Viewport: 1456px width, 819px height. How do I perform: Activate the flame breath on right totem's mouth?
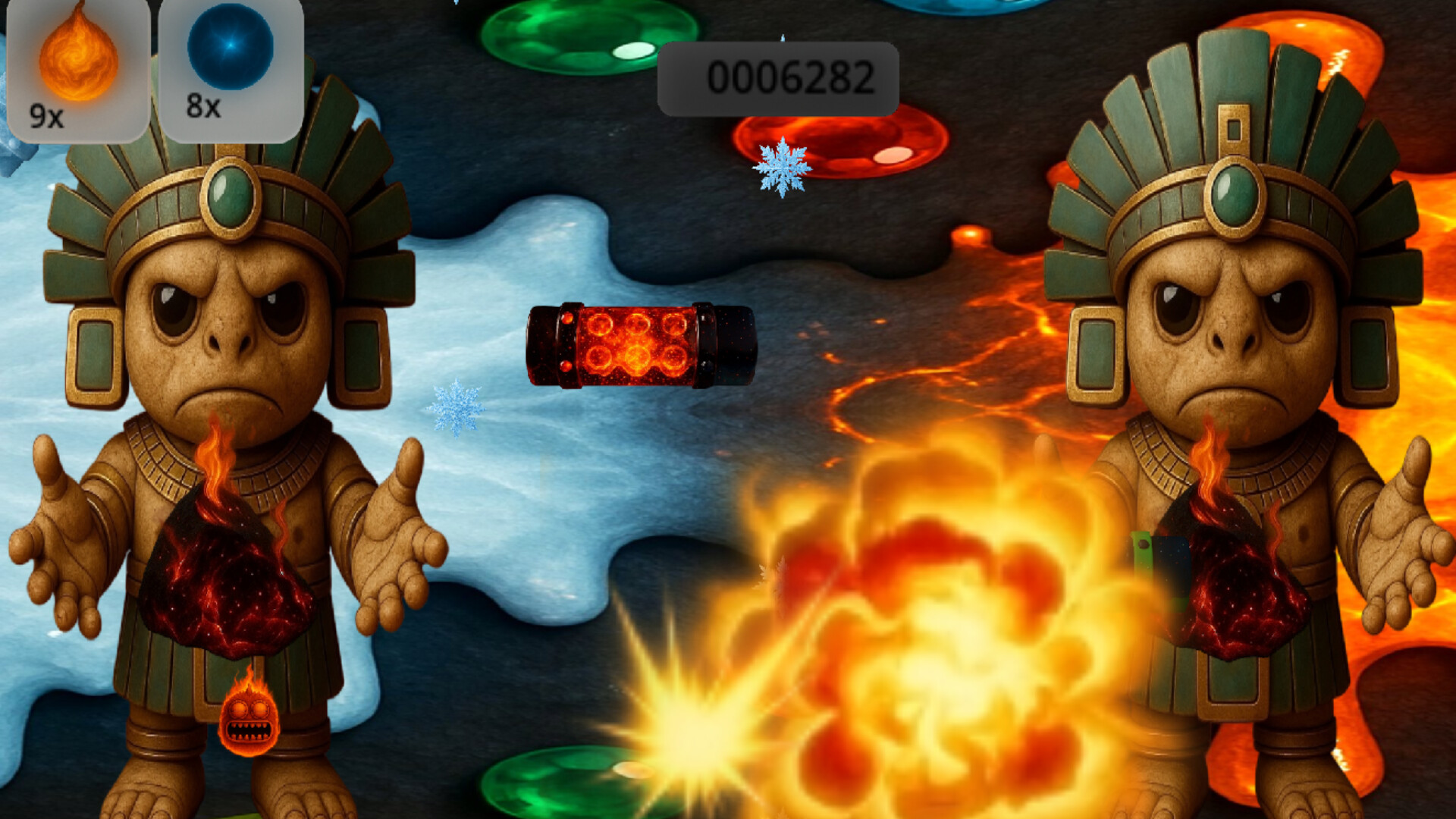pos(1213,447)
